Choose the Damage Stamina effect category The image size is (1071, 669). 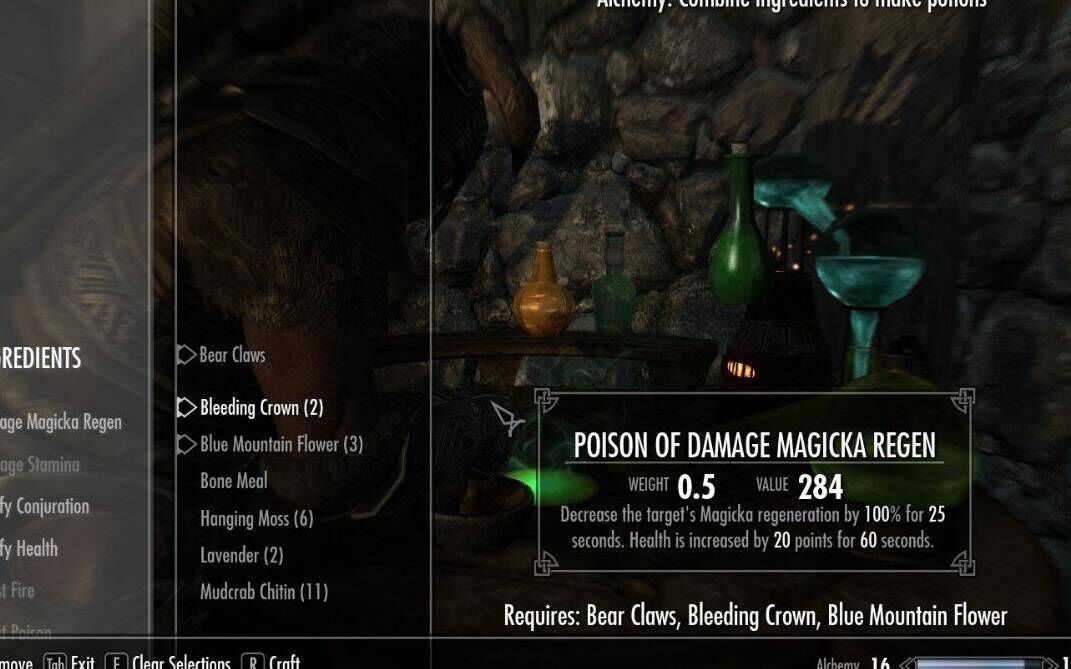(x=39, y=464)
